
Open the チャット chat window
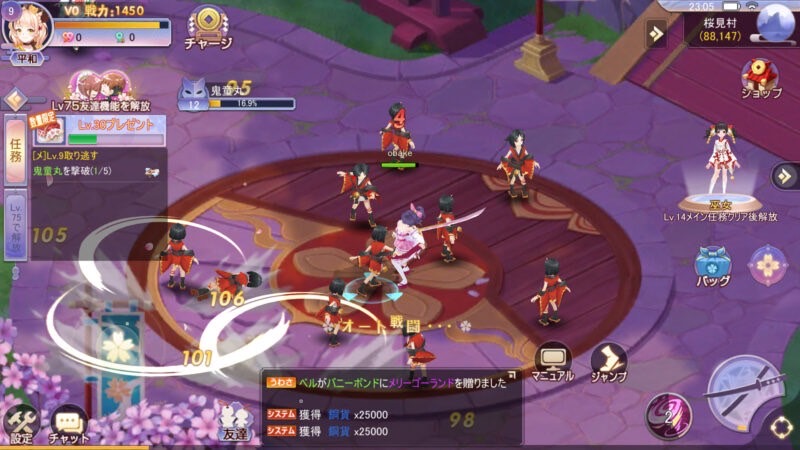pyautogui.click(x=69, y=425)
